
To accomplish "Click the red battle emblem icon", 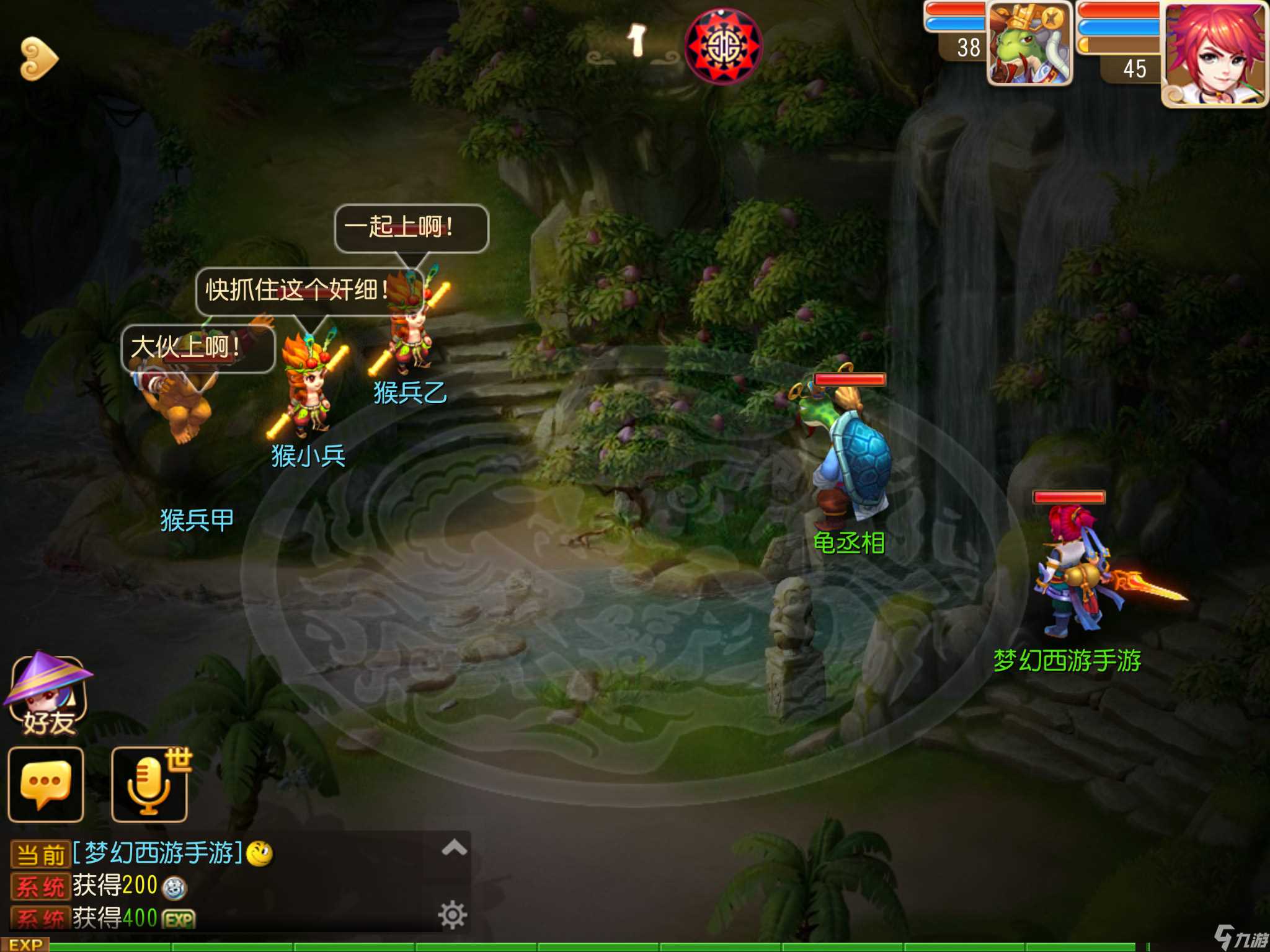I will (723, 46).
